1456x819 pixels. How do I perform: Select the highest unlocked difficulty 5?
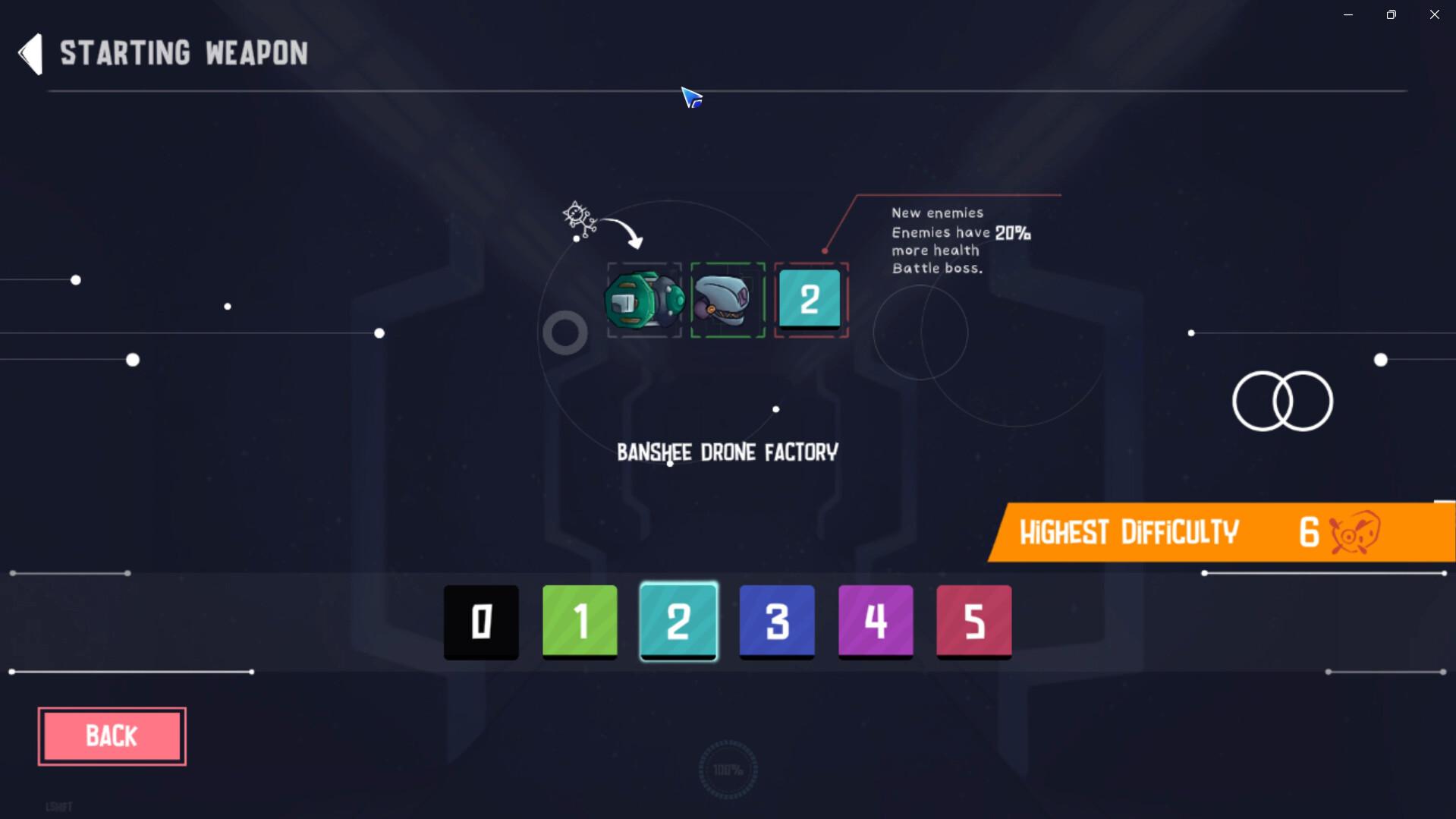(973, 622)
